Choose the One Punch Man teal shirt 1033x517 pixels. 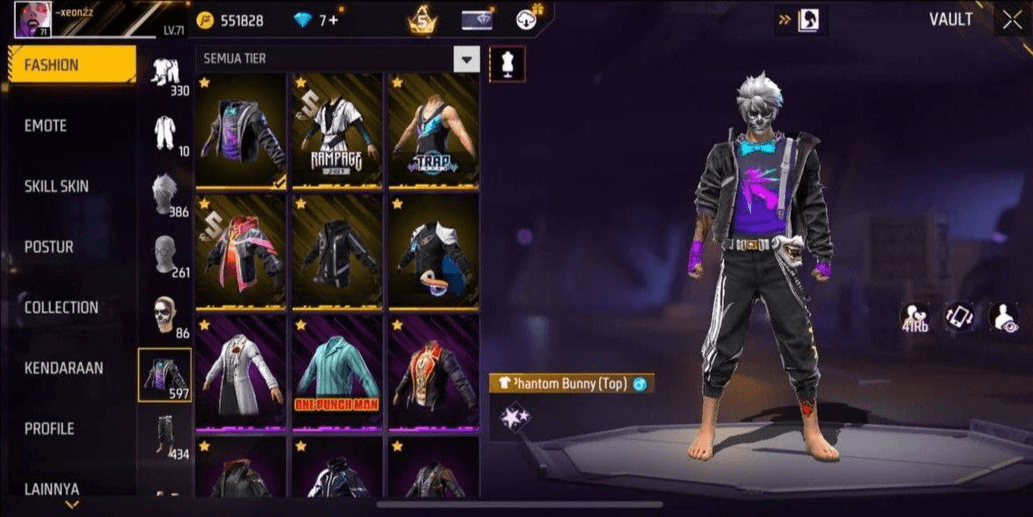pos(337,372)
